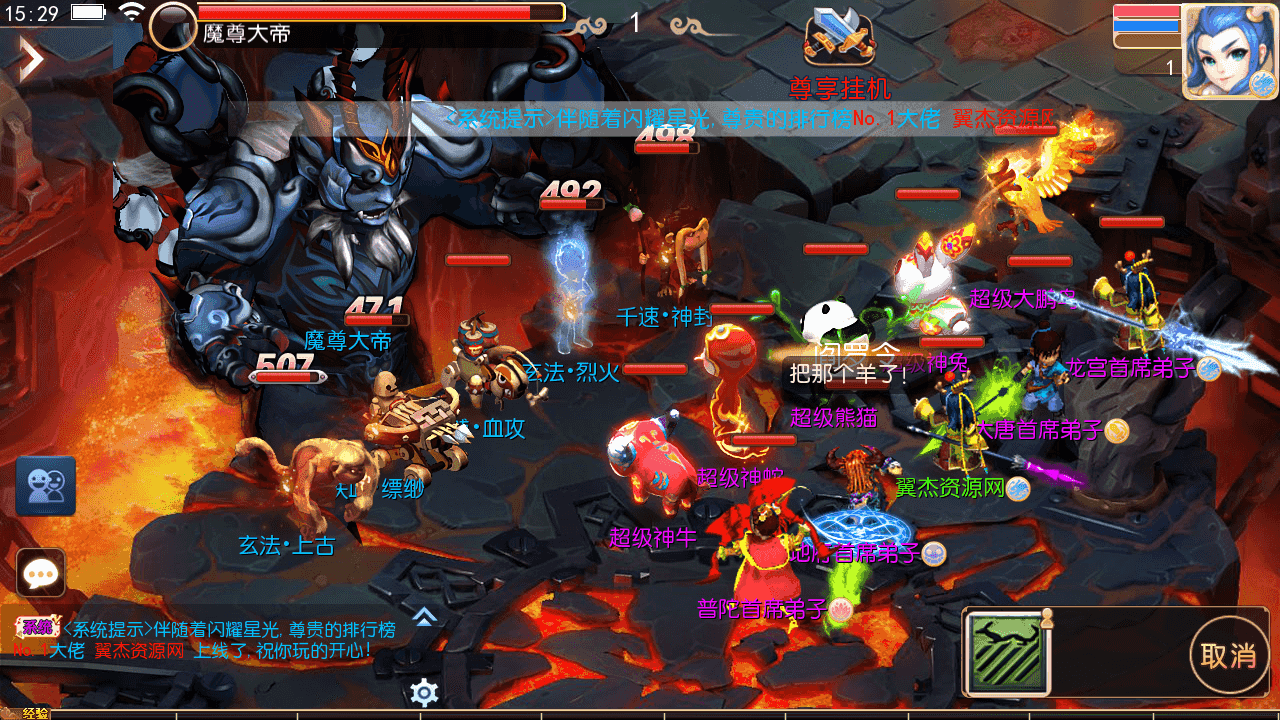Expand the side panel arrow
1280x720 pixels.
coord(31,60)
